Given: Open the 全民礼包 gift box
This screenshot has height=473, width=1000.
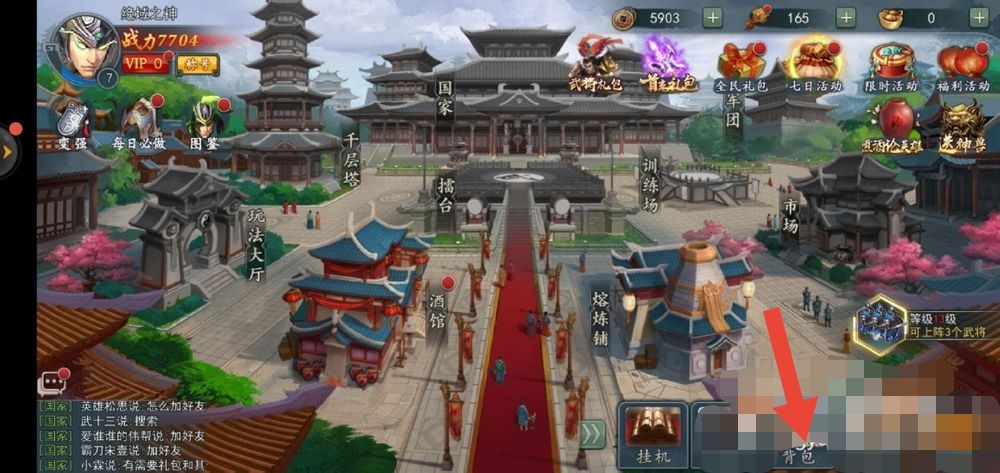Looking at the screenshot, I should coord(741,63).
